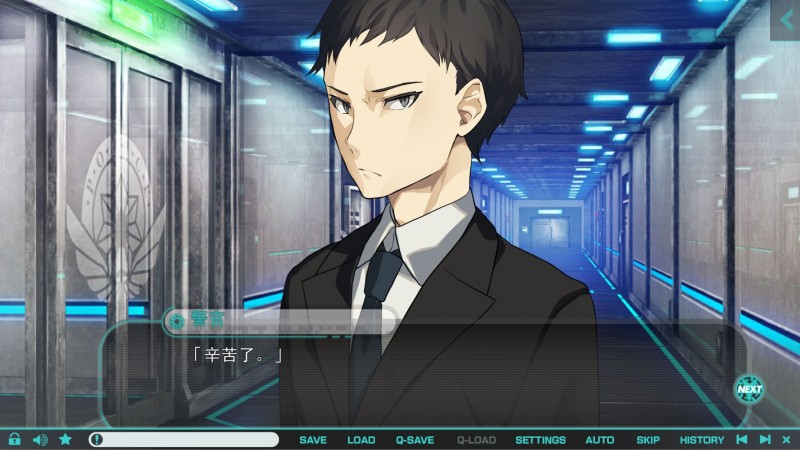The width and height of the screenshot is (800, 450).
Task: Quick save with Q-SAVE
Action: (414, 440)
